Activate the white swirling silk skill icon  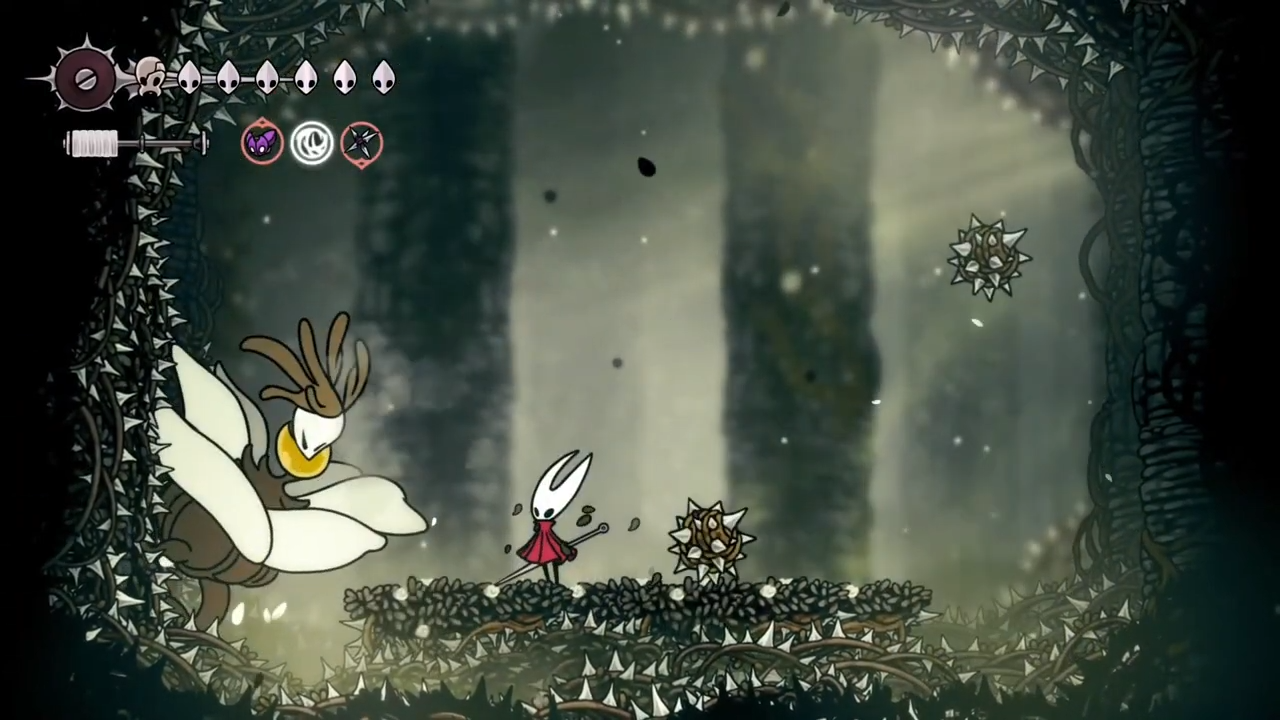pos(311,143)
